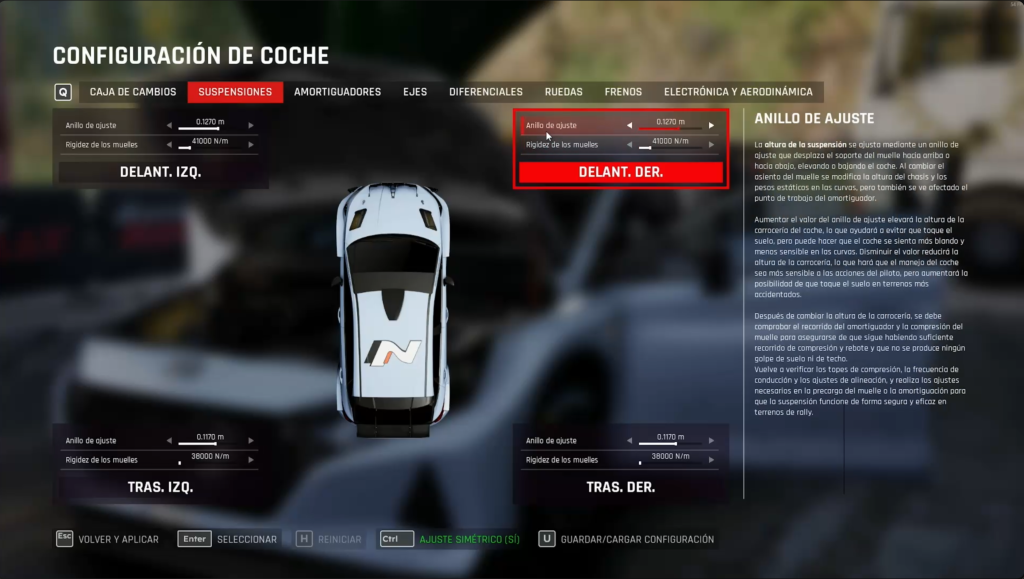1024x579 pixels.
Task: Increase front-right Anillo de ajuste value
Action: (x=712, y=126)
